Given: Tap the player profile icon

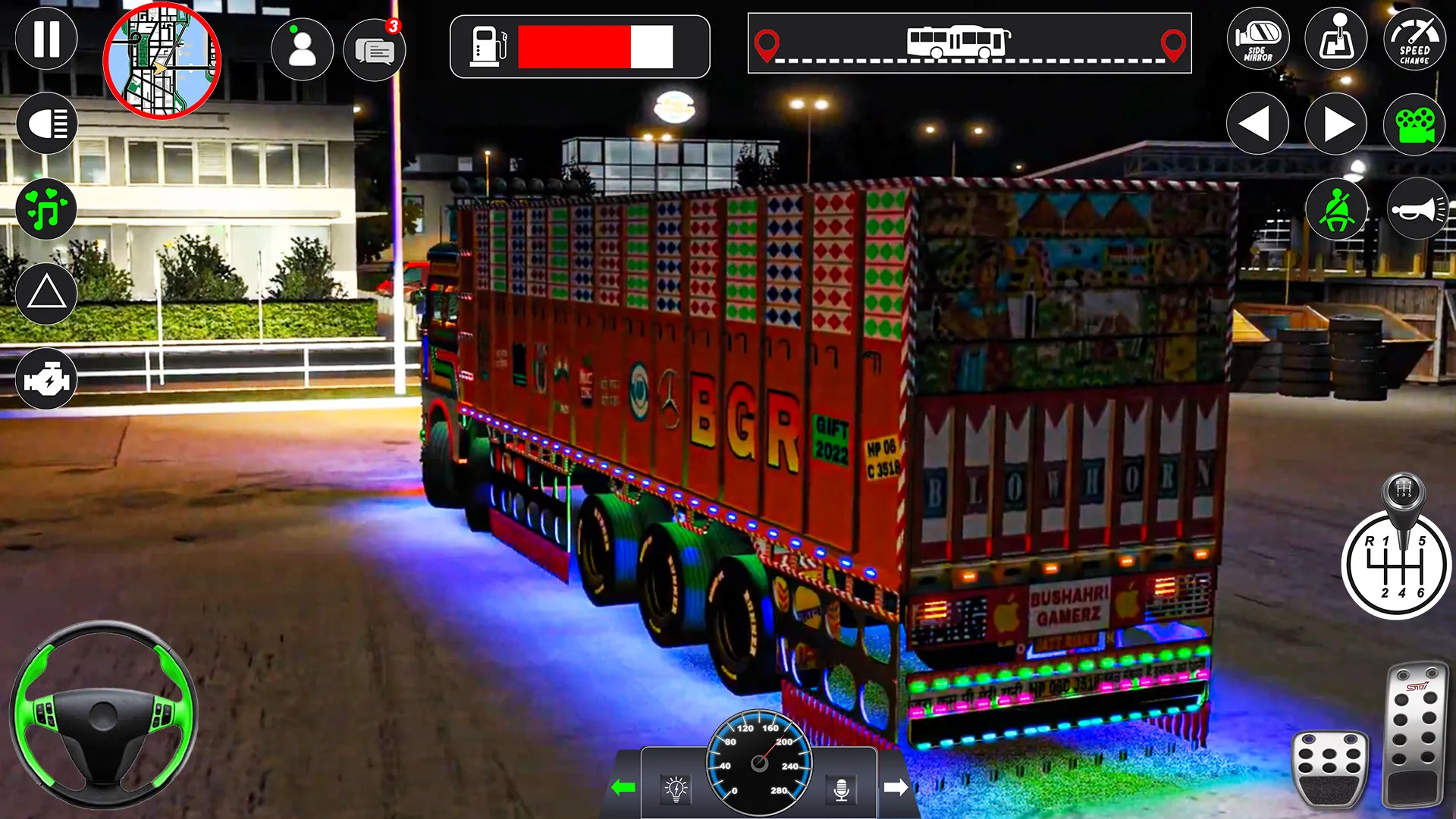Looking at the screenshot, I should (x=303, y=48).
